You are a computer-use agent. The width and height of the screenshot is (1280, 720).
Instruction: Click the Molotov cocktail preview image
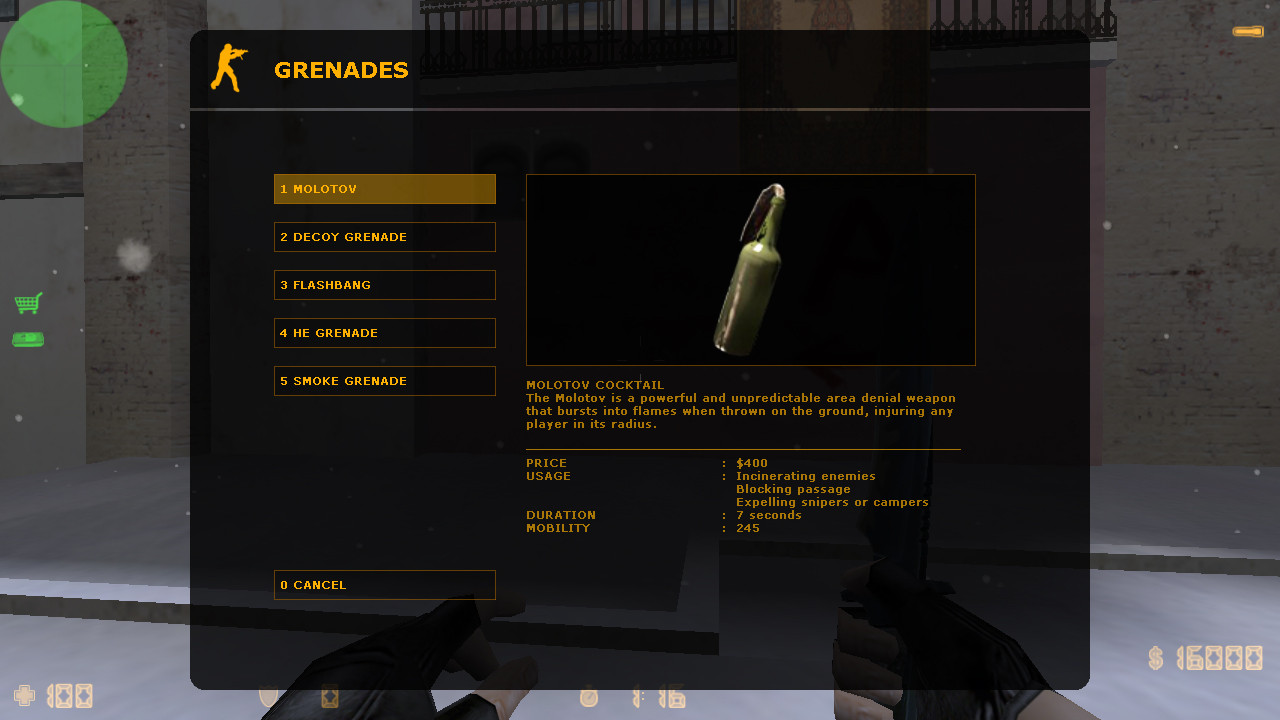pyautogui.click(x=750, y=269)
